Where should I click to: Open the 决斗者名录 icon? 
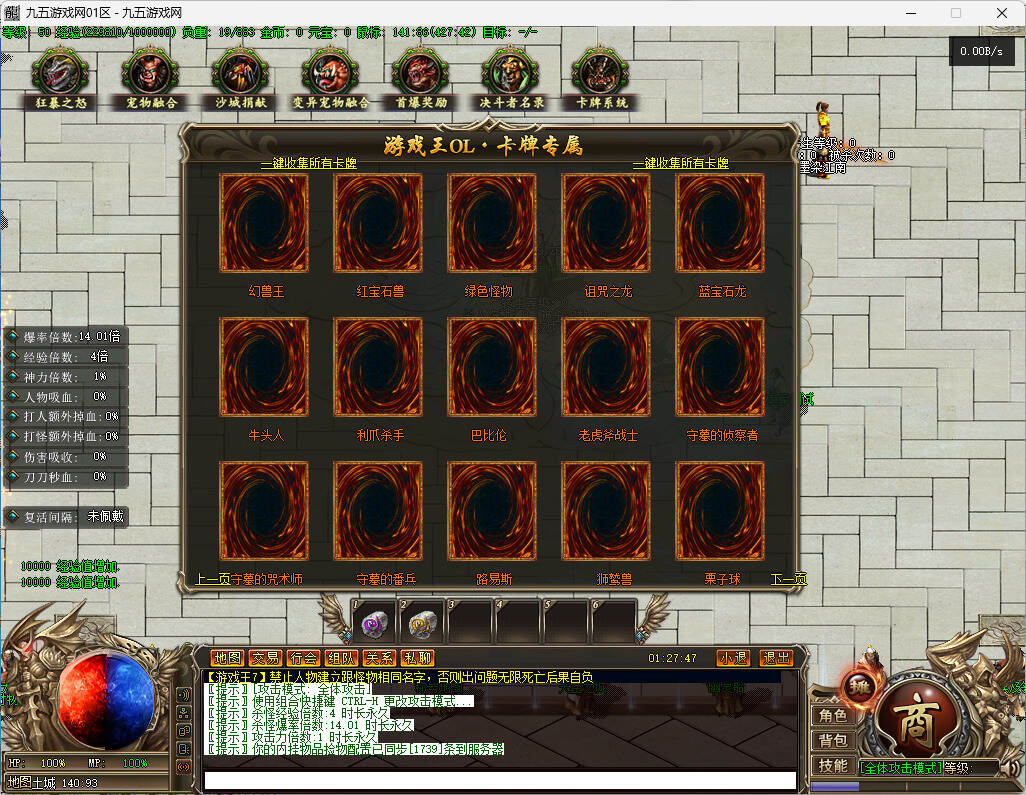click(x=511, y=75)
